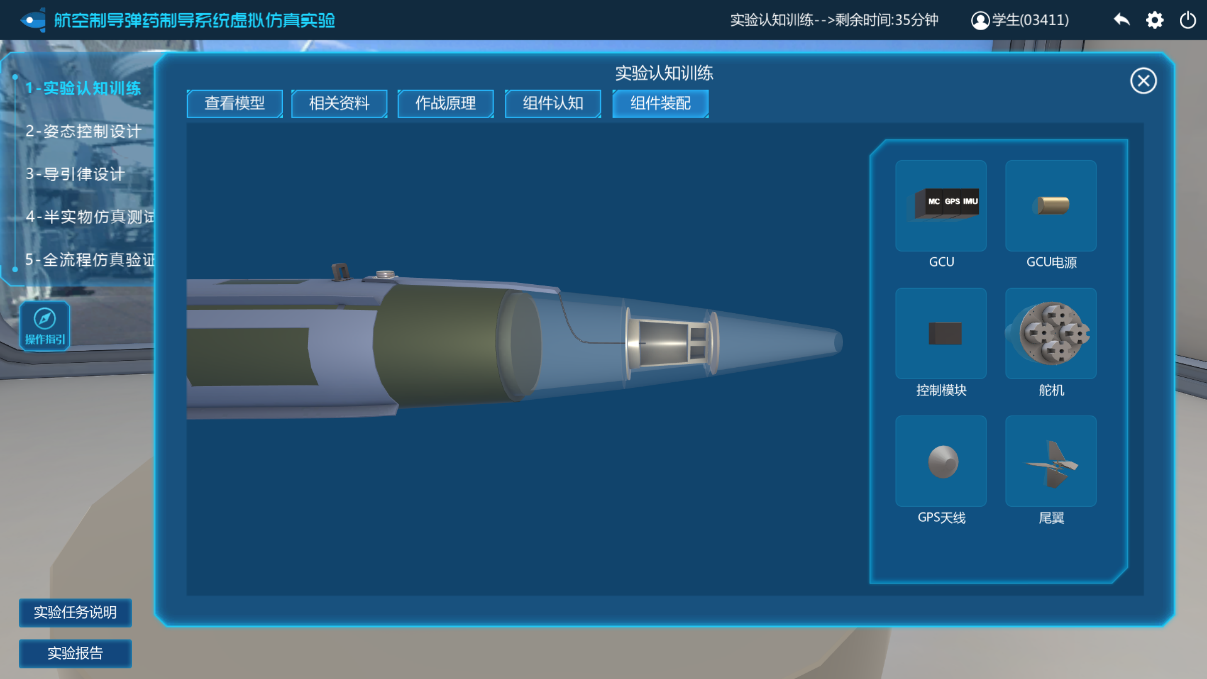Viewport: 1207px width, 679px height.
Task: Open 实验任务说明
Action: click(x=75, y=612)
